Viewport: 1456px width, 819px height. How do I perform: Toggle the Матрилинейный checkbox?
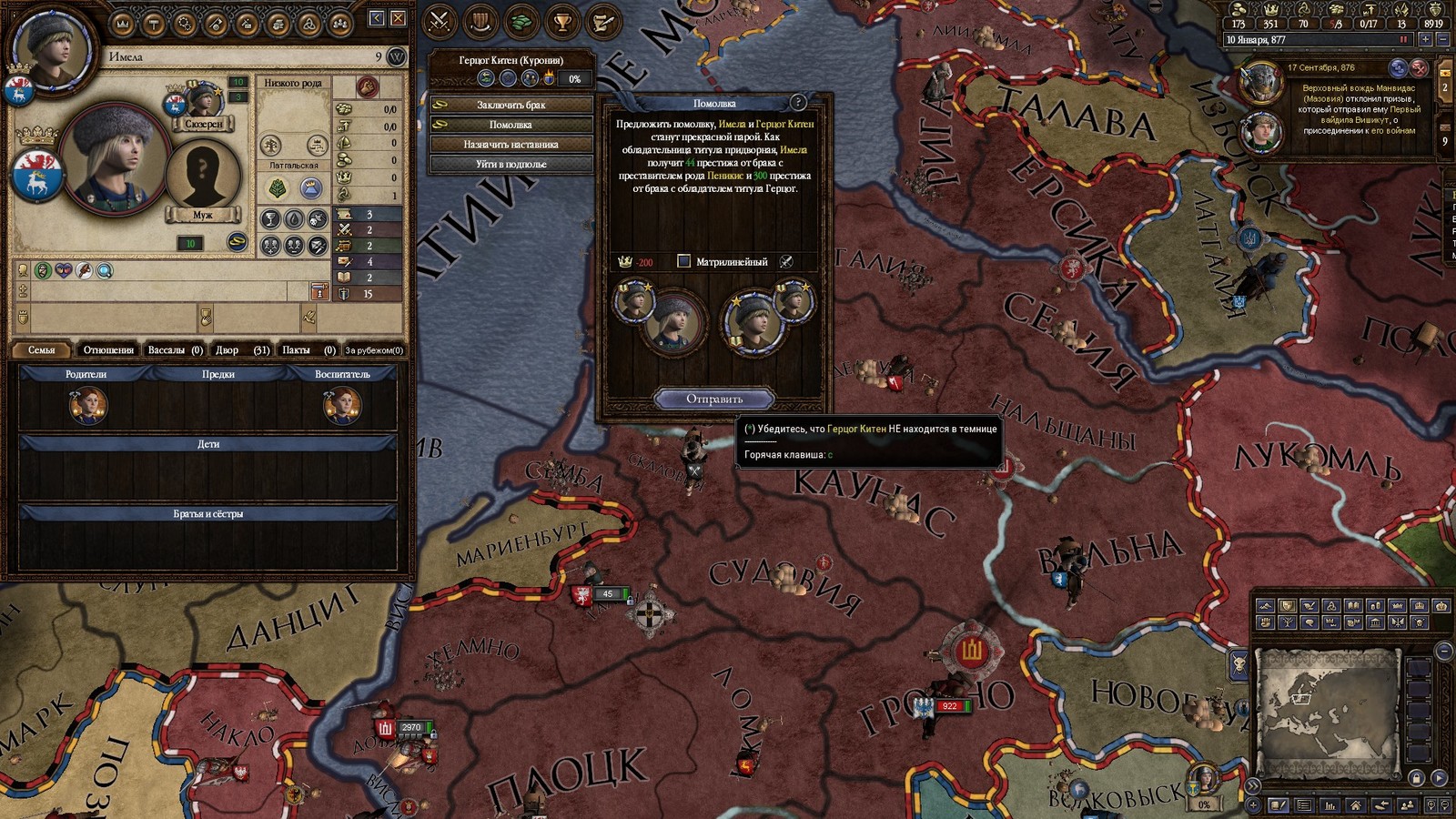[x=684, y=262]
